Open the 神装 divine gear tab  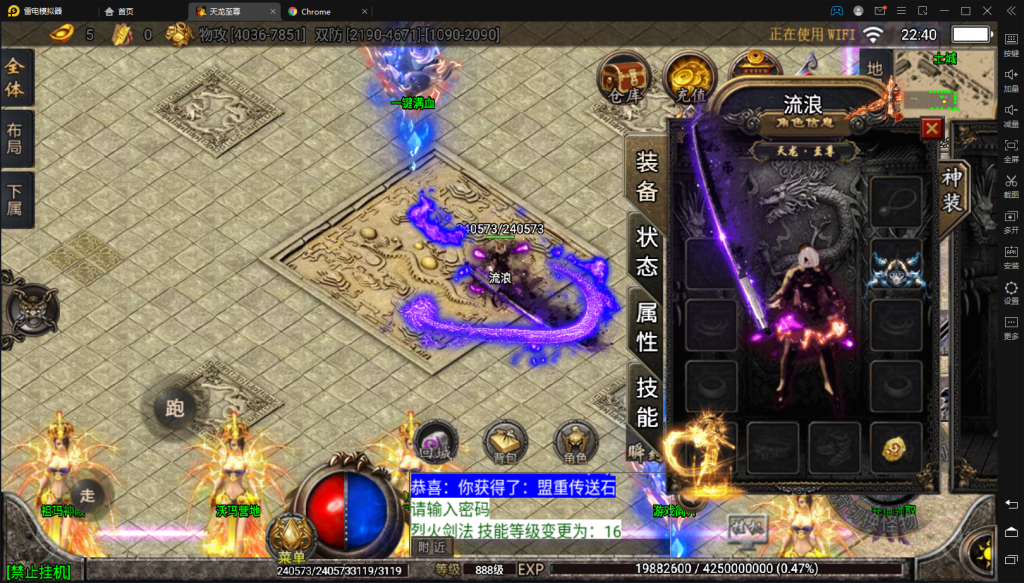[x=951, y=190]
